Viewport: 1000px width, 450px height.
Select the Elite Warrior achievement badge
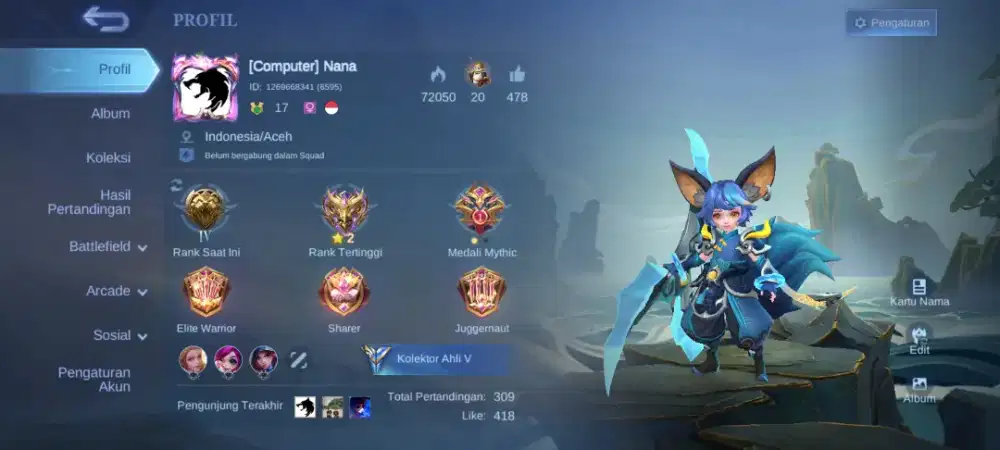tap(205, 292)
